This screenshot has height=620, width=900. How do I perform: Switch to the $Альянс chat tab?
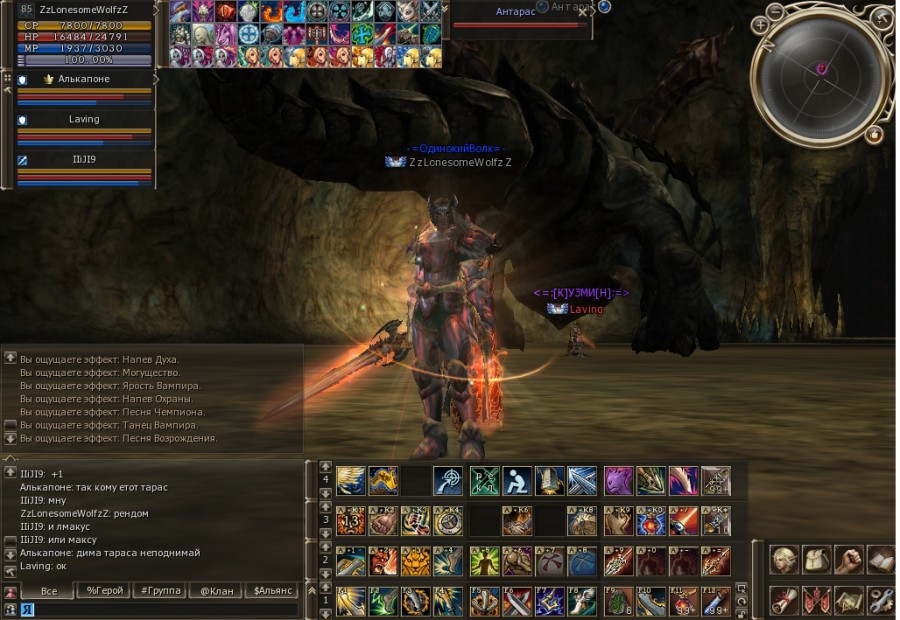(269, 591)
